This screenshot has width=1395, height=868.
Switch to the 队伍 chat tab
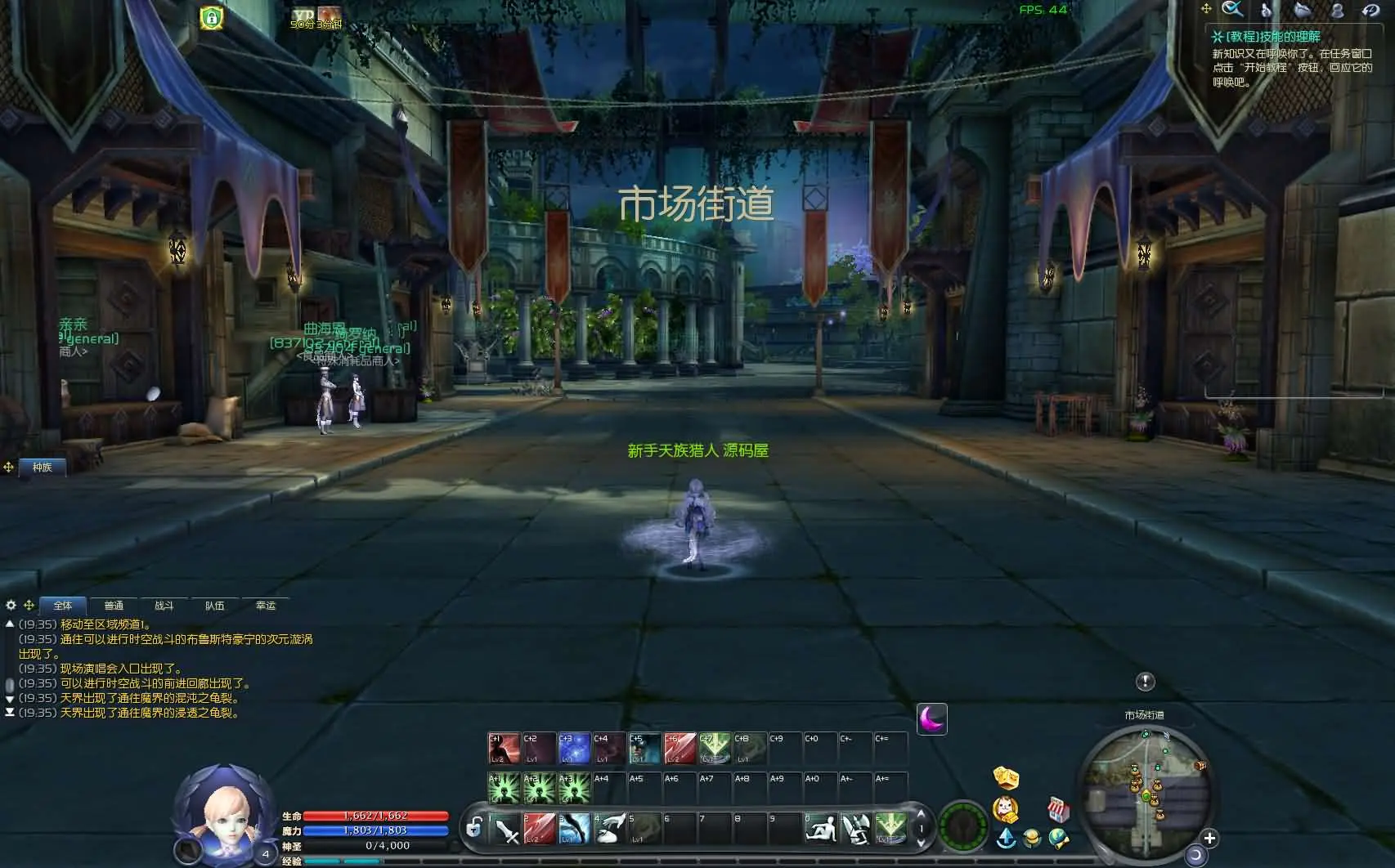215,605
